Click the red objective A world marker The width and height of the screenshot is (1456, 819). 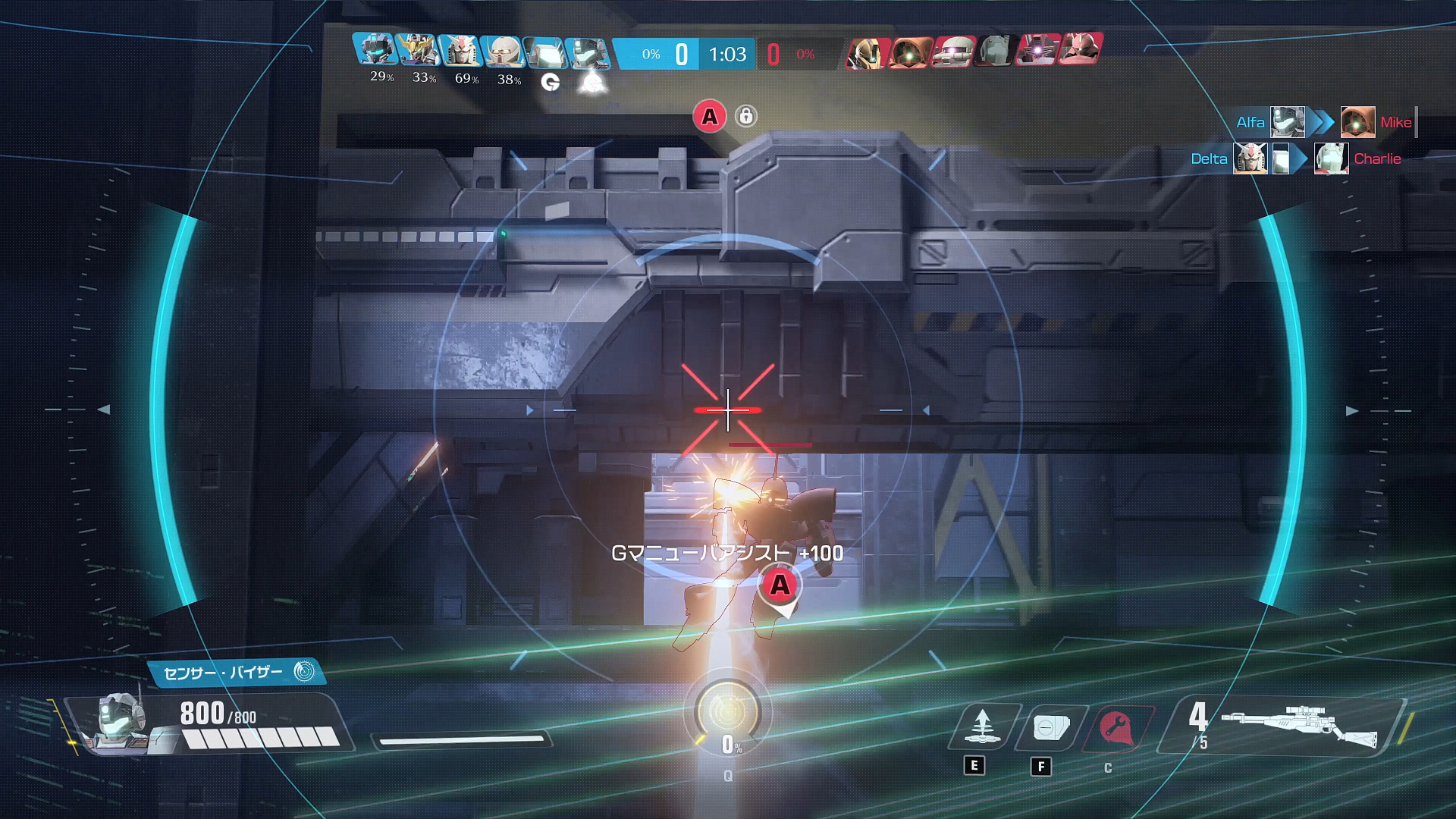tap(780, 586)
